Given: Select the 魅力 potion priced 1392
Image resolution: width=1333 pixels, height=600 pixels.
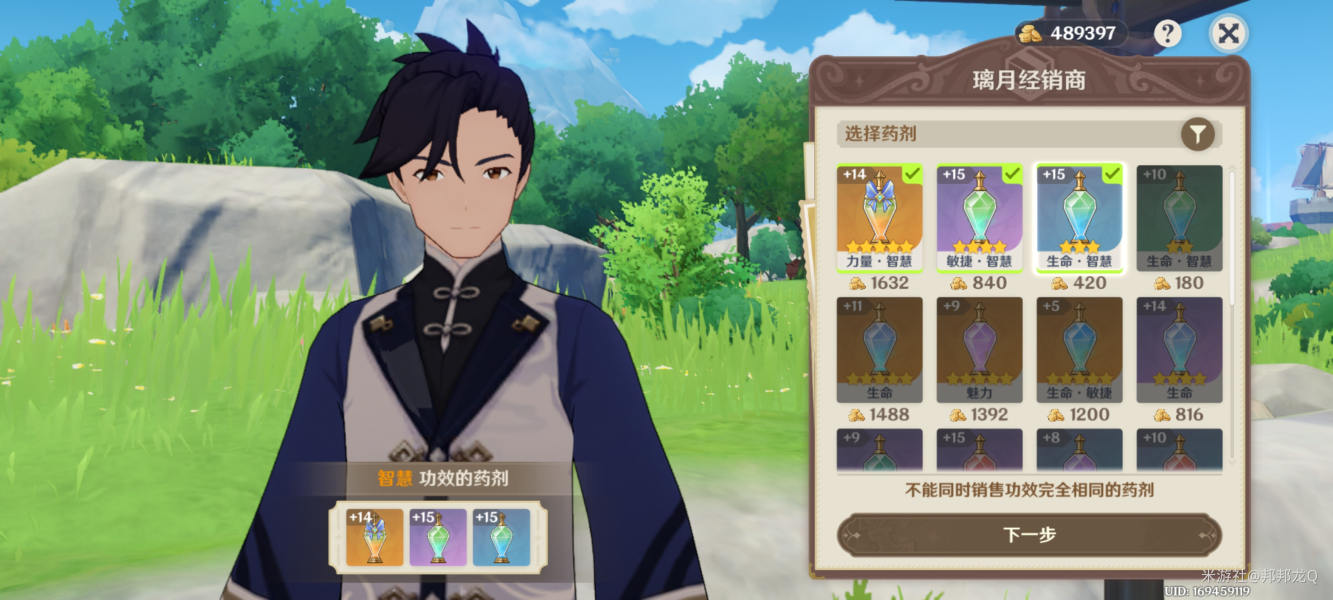Looking at the screenshot, I should pyautogui.click(x=980, y=349).
